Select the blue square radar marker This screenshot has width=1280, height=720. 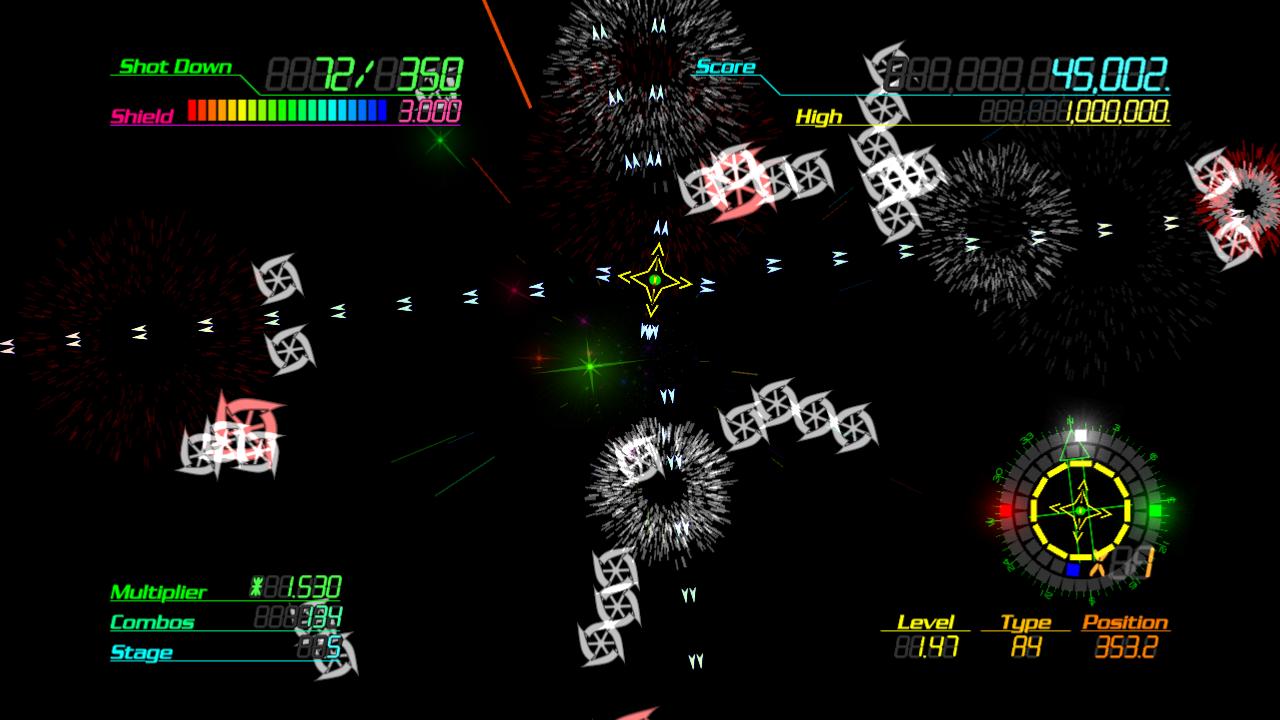coord(1073,569)
